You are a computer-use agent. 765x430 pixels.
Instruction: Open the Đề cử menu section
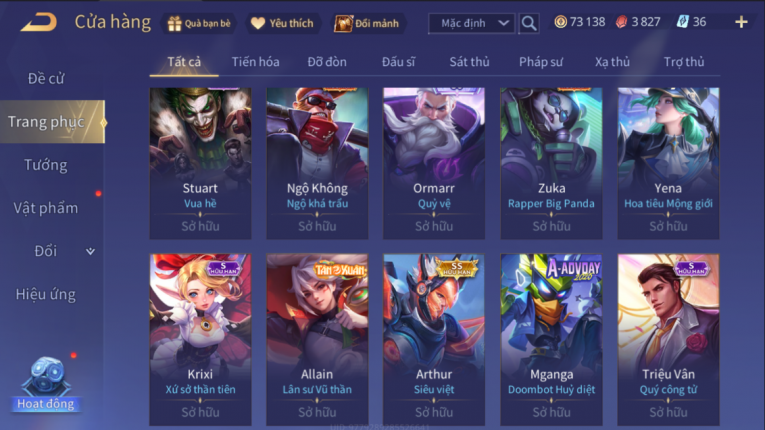tap(46, 78)
